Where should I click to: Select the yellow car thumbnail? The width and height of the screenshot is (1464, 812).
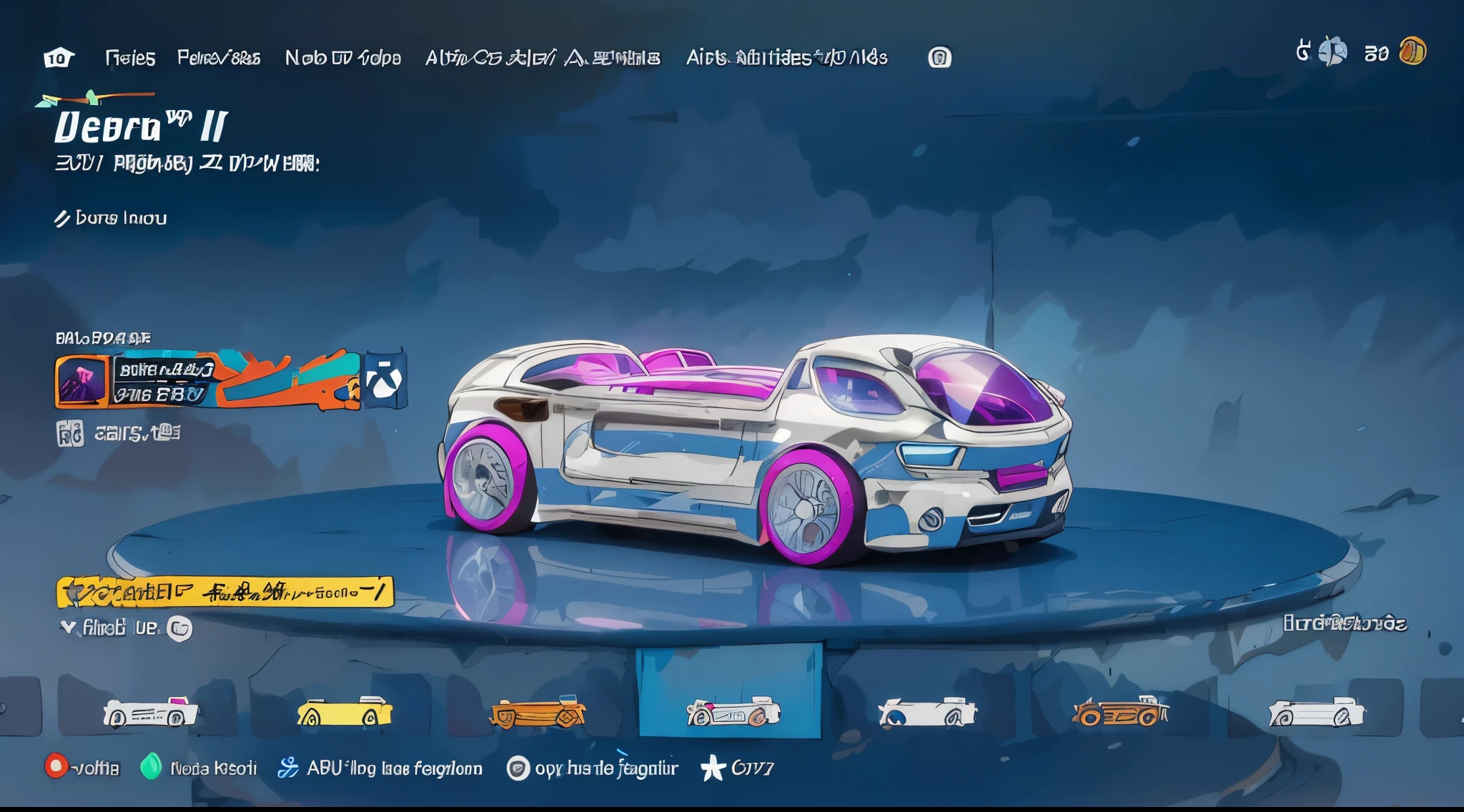coord(345,713)
